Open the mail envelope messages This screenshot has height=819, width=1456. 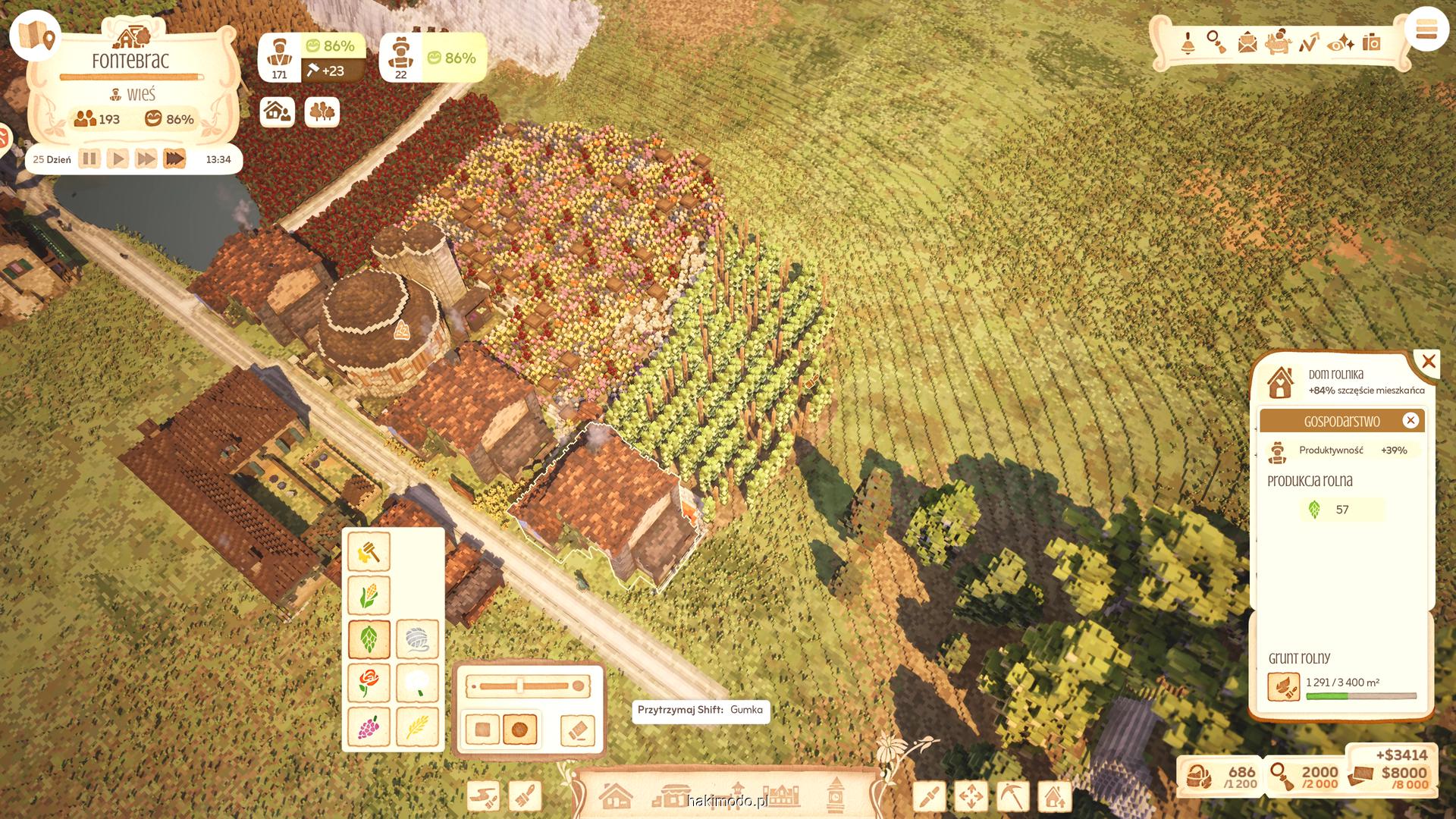click(1247, 42)
